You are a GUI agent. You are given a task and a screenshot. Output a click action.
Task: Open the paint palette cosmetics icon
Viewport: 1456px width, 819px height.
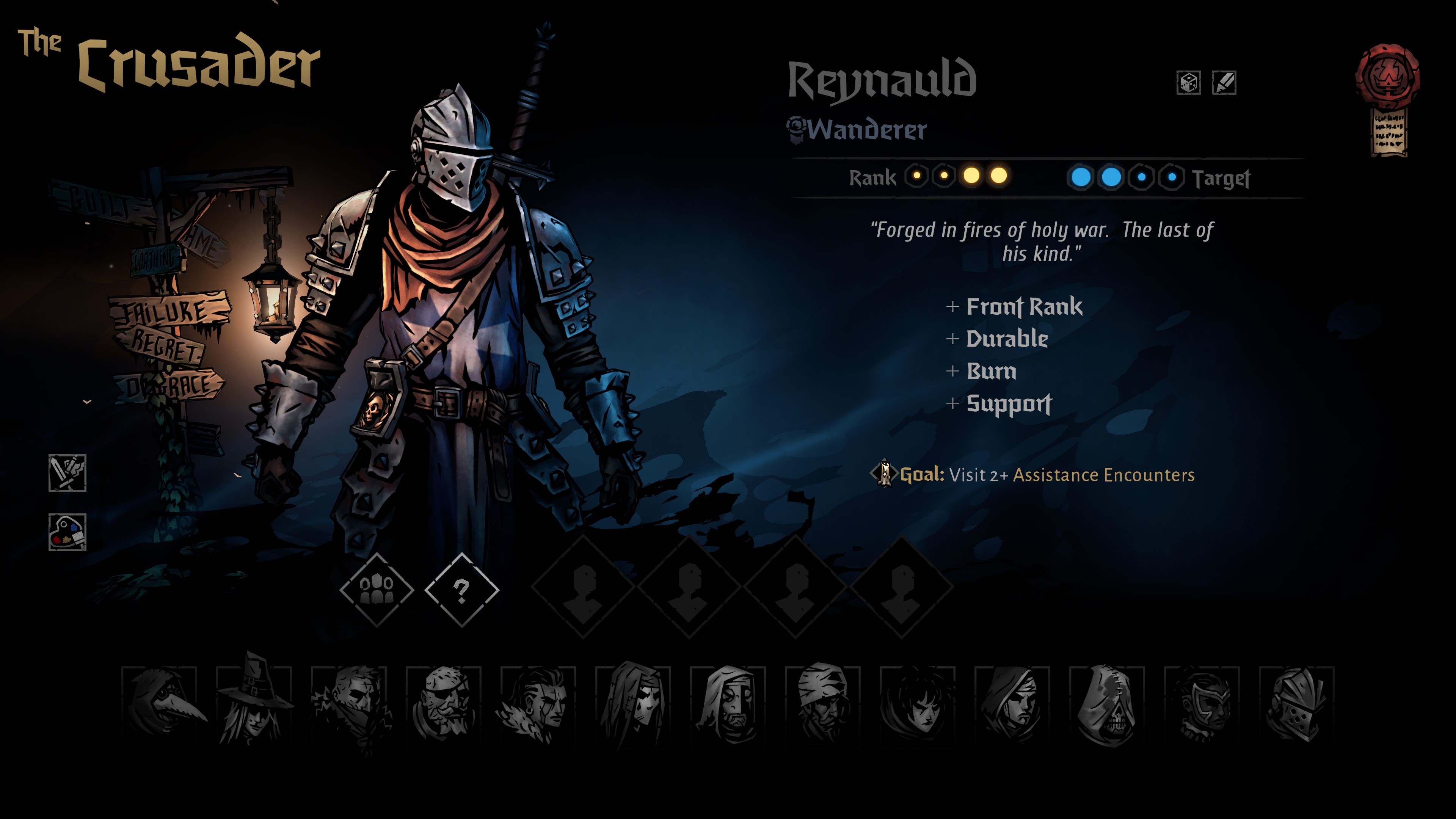coord(67,532)
